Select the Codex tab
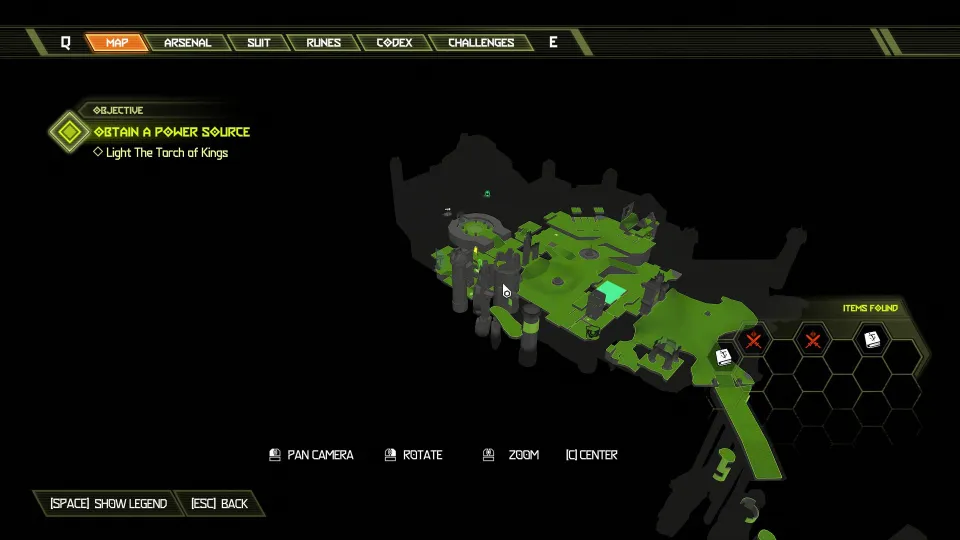This screenshot has width=960, height=540. click(395, 43)
